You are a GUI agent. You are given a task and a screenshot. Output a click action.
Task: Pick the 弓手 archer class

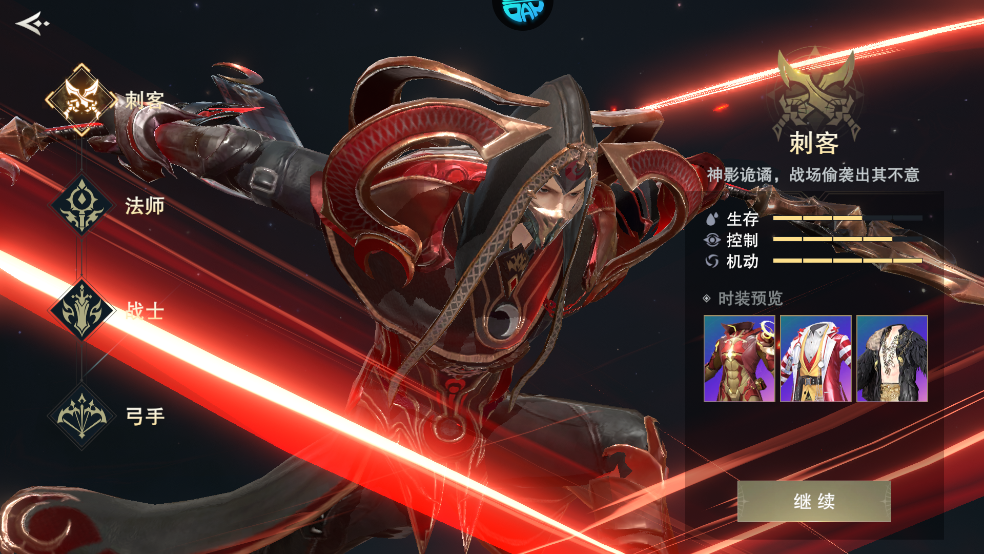pos(81,415)
